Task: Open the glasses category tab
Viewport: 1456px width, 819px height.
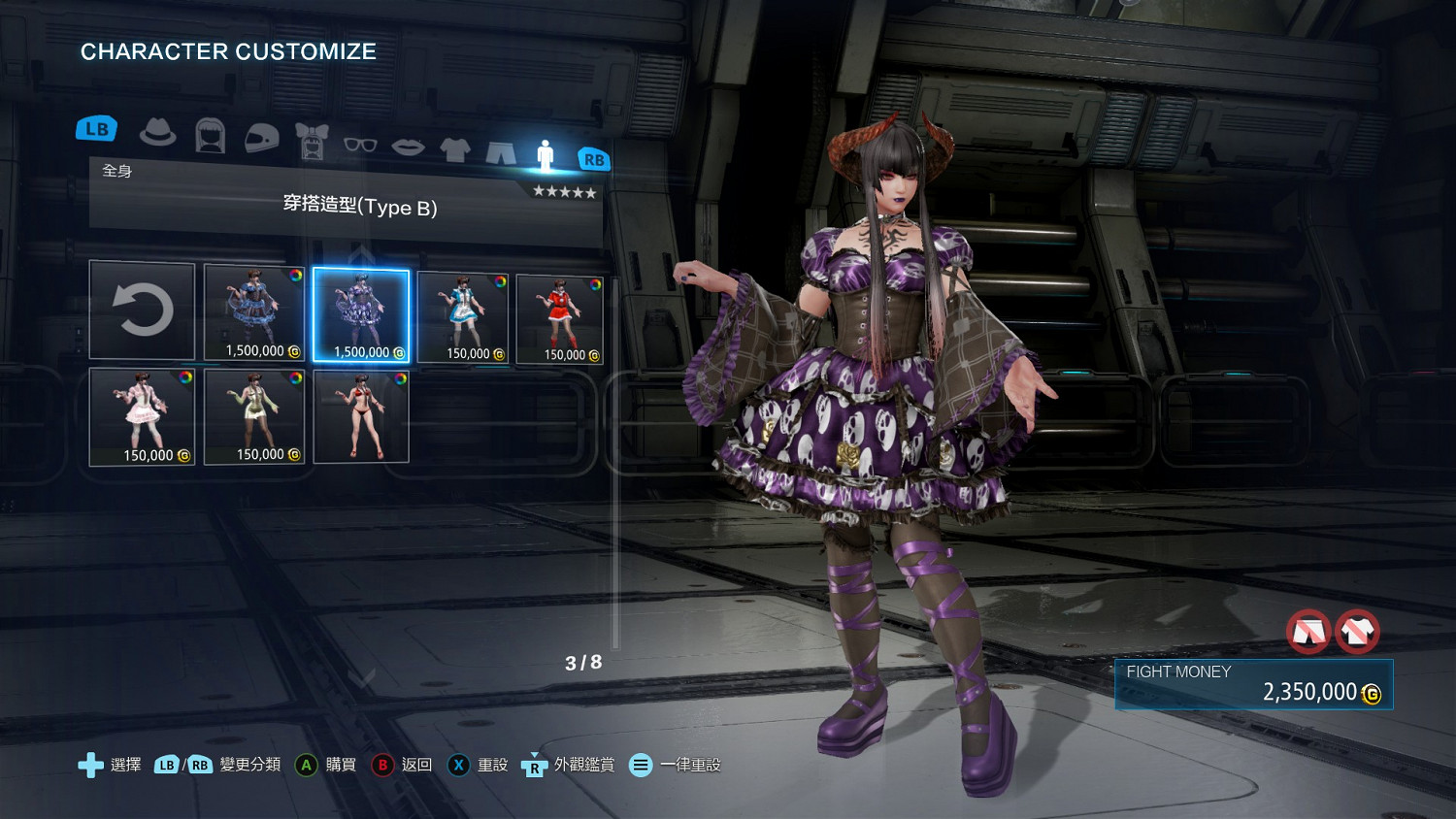Action: (x=360, y=145)
